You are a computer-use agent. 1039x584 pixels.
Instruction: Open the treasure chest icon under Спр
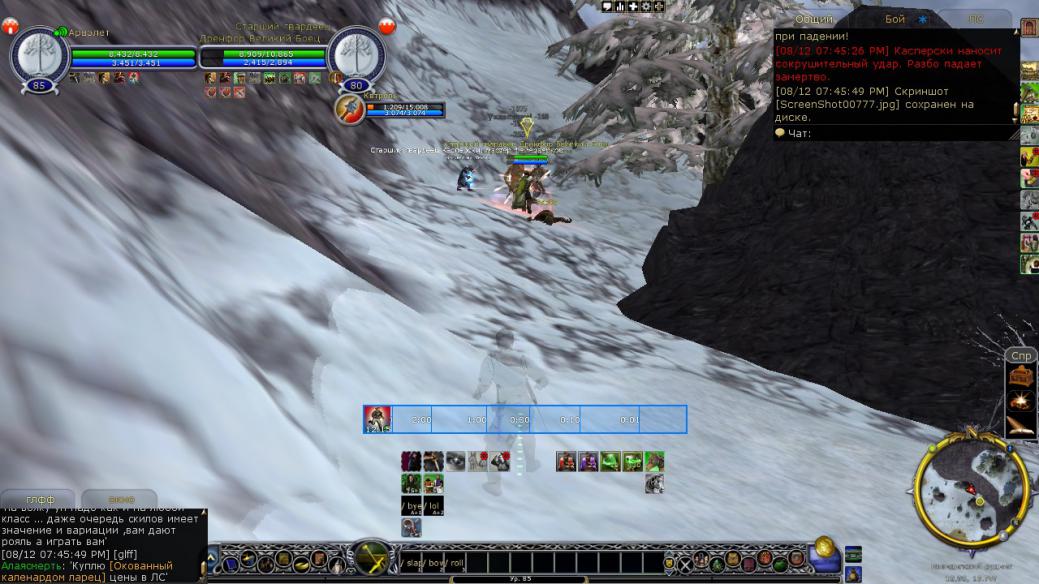click(1022, 376)
